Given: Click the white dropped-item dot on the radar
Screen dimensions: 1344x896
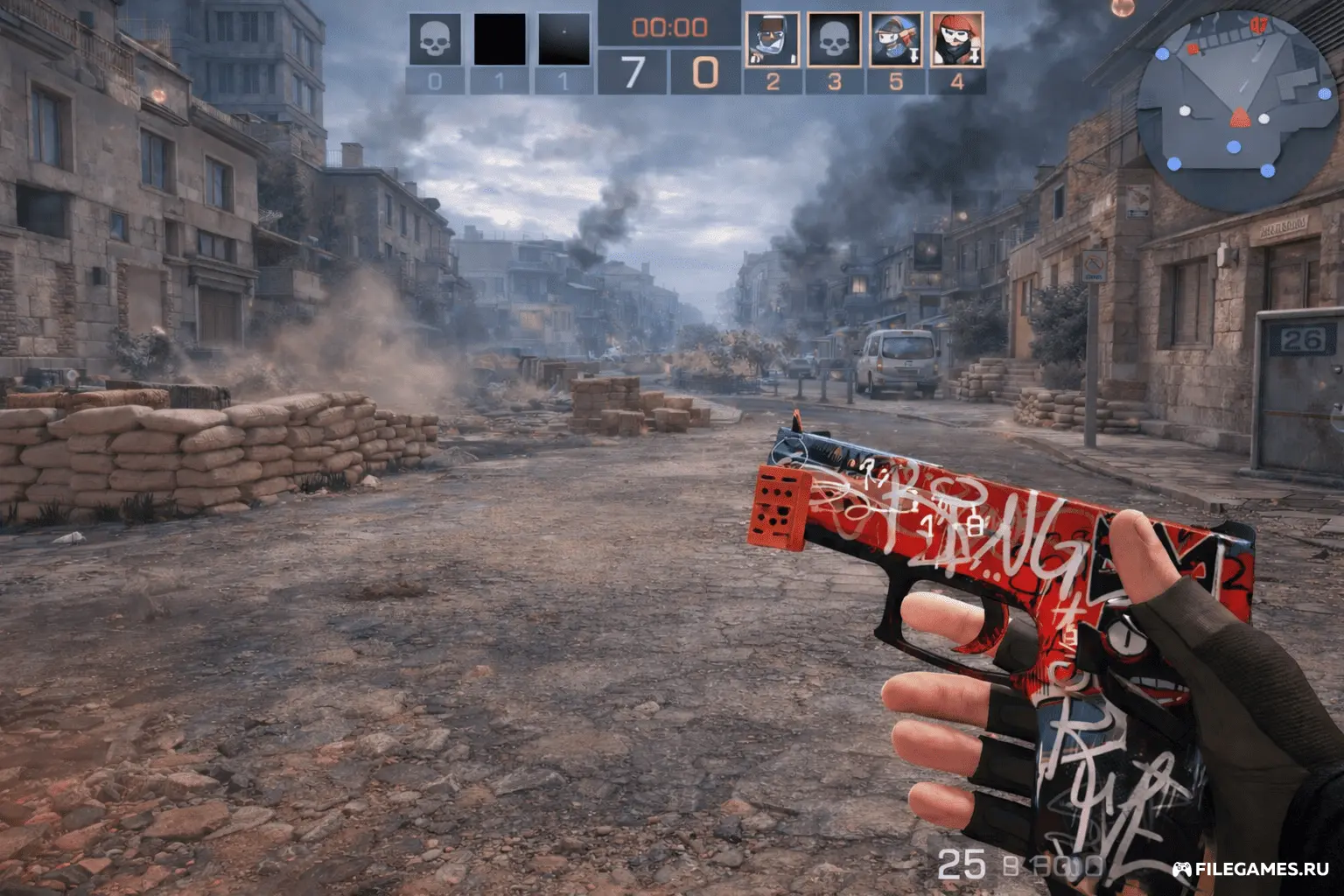Looking at the screenshot, I should click(1185, 112).
